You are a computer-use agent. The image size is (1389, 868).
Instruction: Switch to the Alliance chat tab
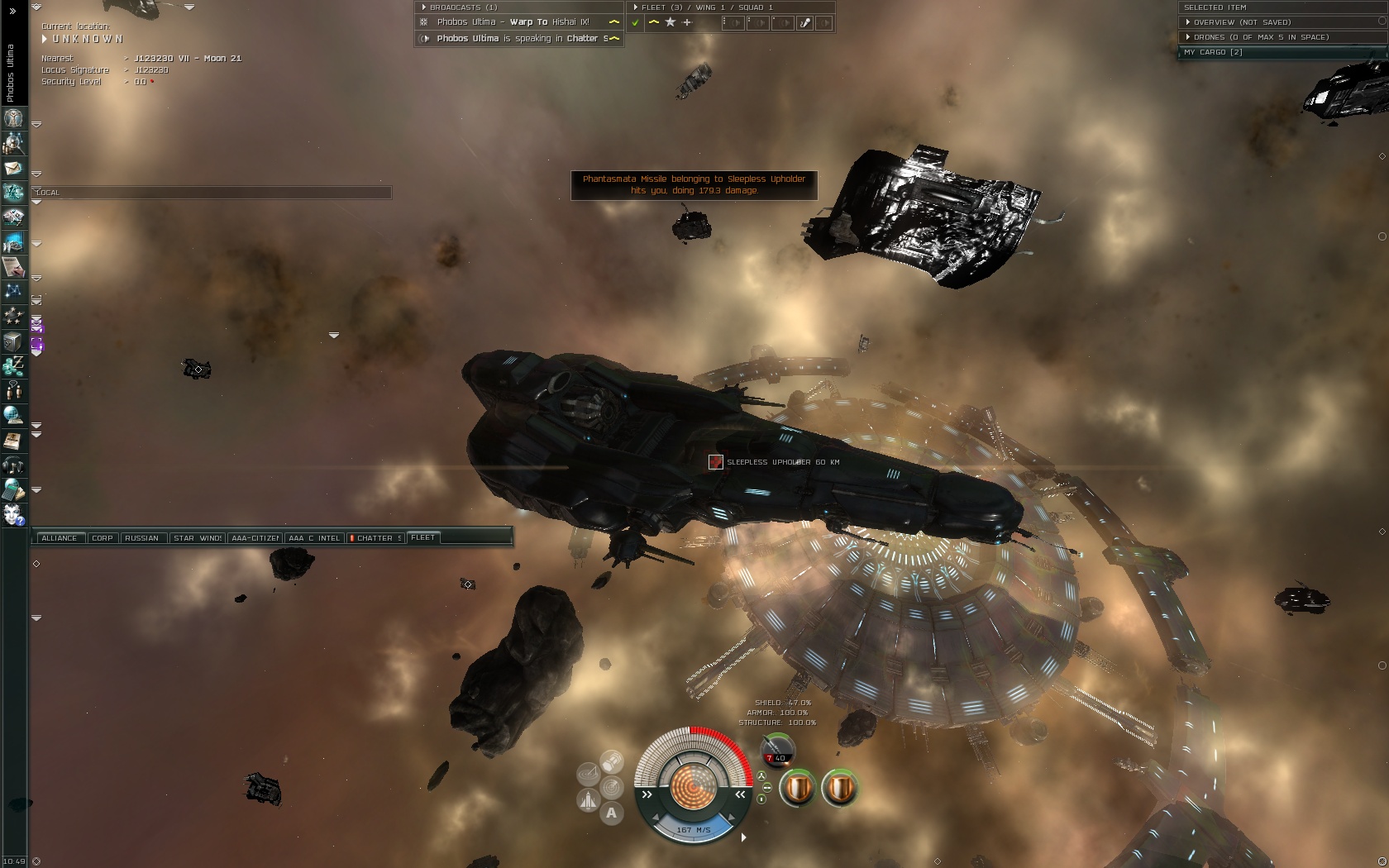(x=59, y=538)
